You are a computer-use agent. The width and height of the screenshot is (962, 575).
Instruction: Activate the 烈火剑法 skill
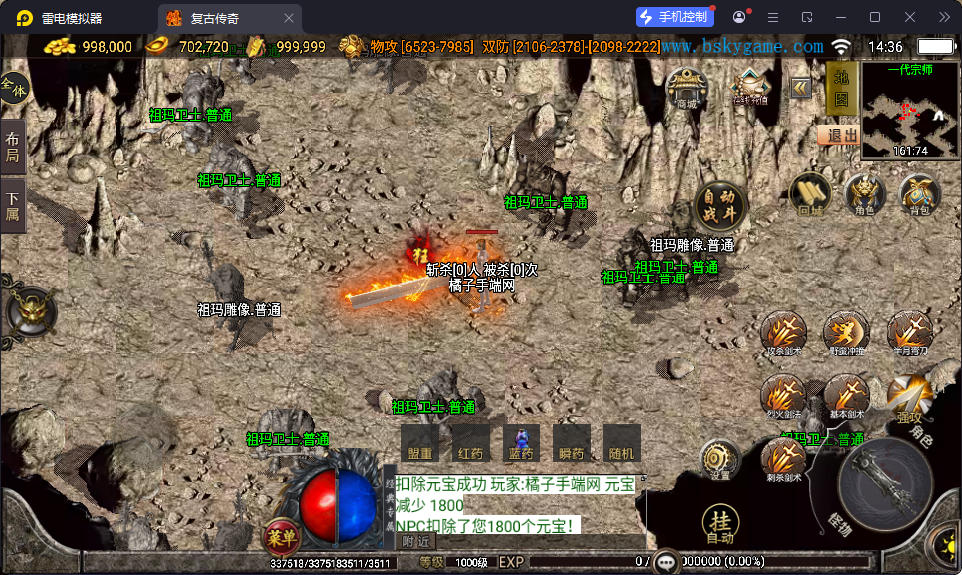pyautogui.click(x=783, y=396)
